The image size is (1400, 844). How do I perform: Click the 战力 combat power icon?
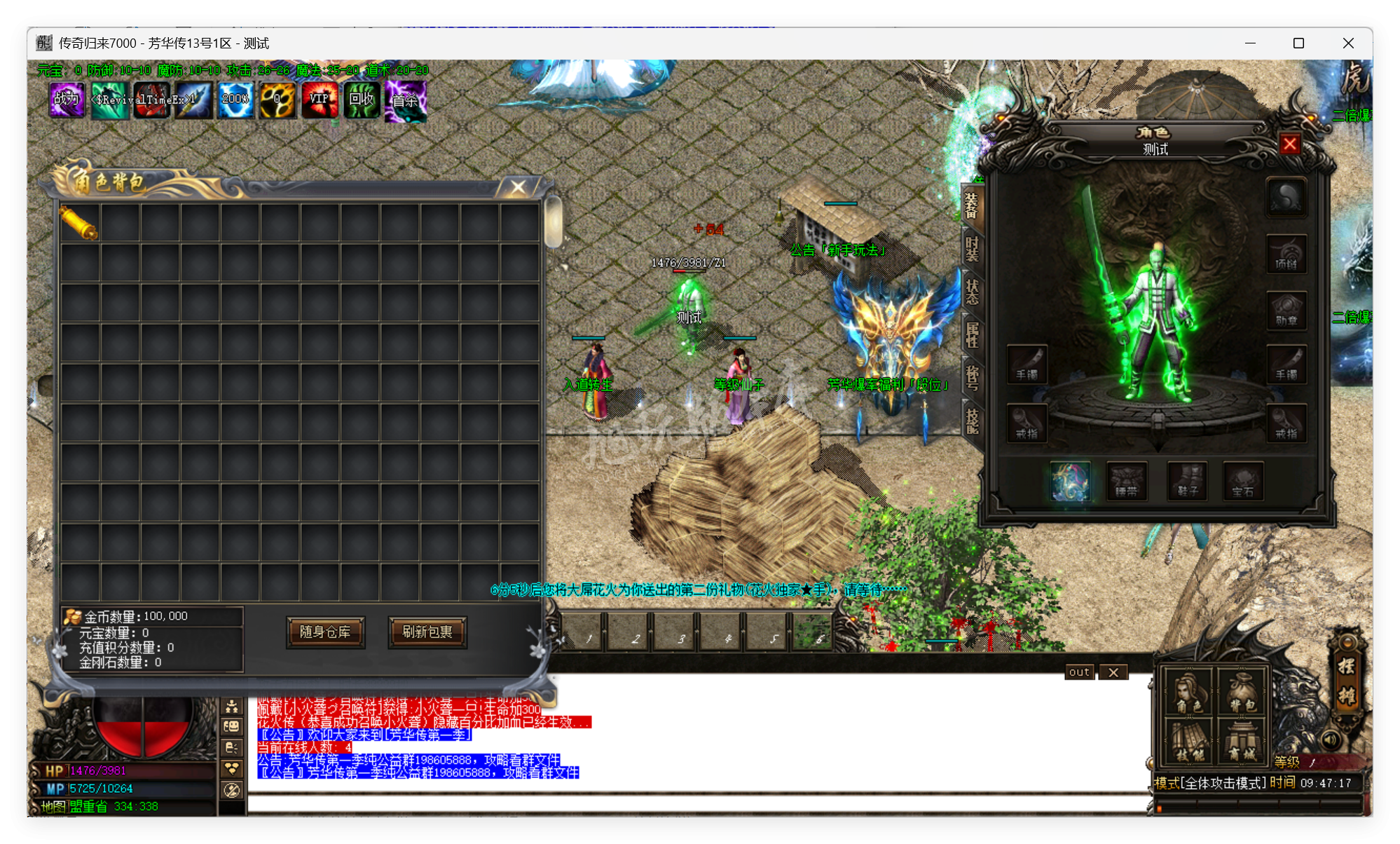pos(67,100)
